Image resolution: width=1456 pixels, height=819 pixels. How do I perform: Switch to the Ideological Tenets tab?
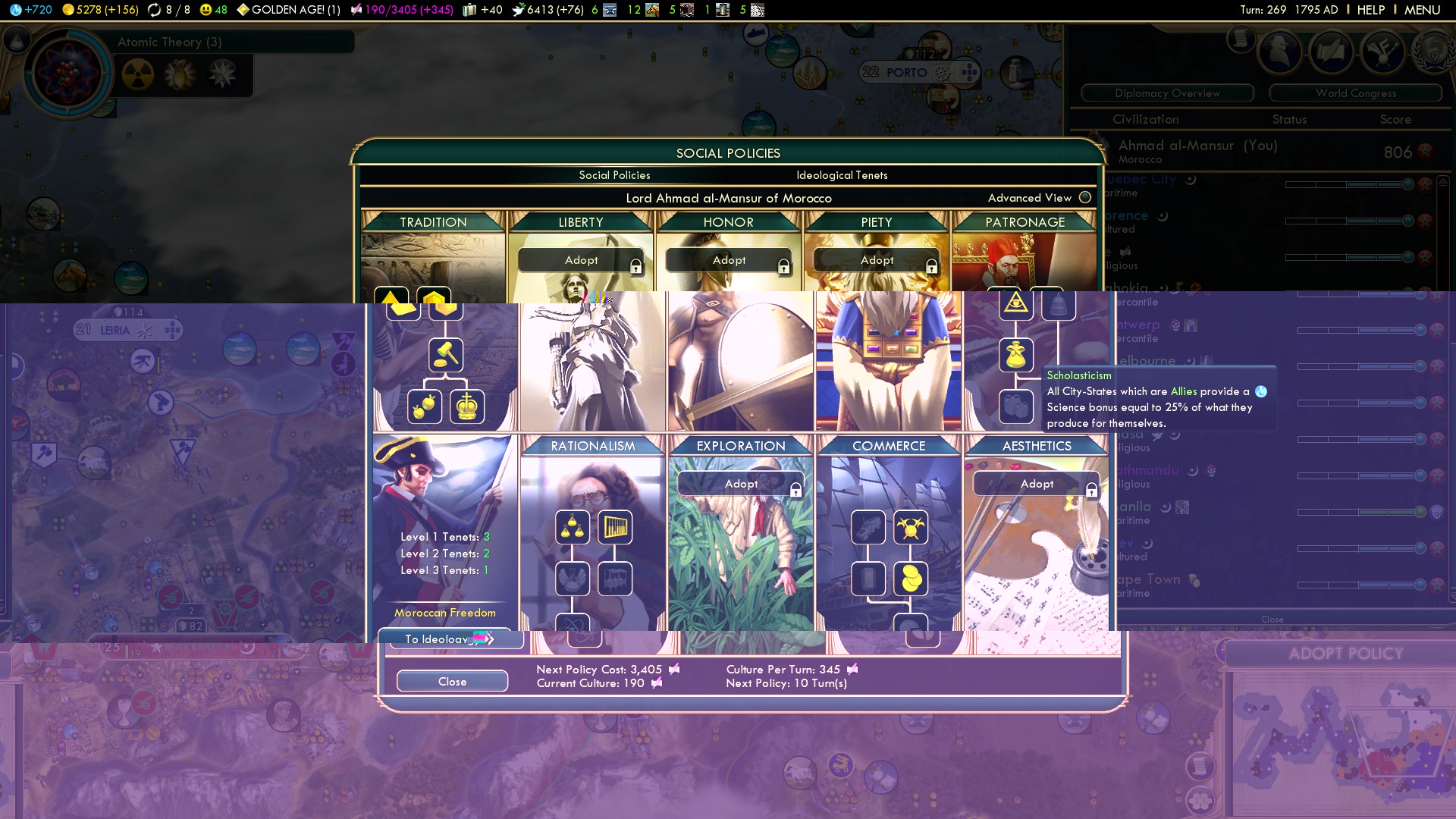click(841, 175)
